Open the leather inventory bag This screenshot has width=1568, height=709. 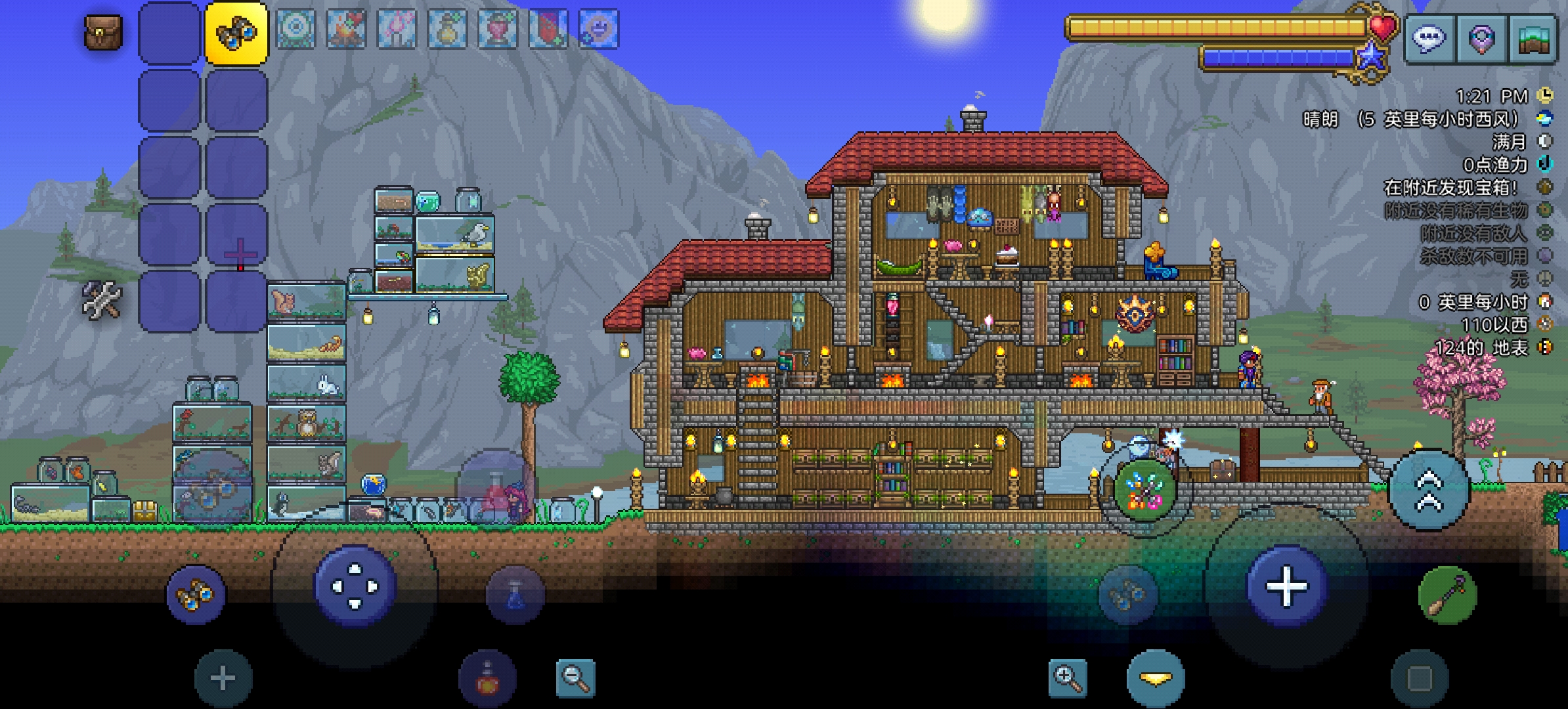click(x=103, y=33)
